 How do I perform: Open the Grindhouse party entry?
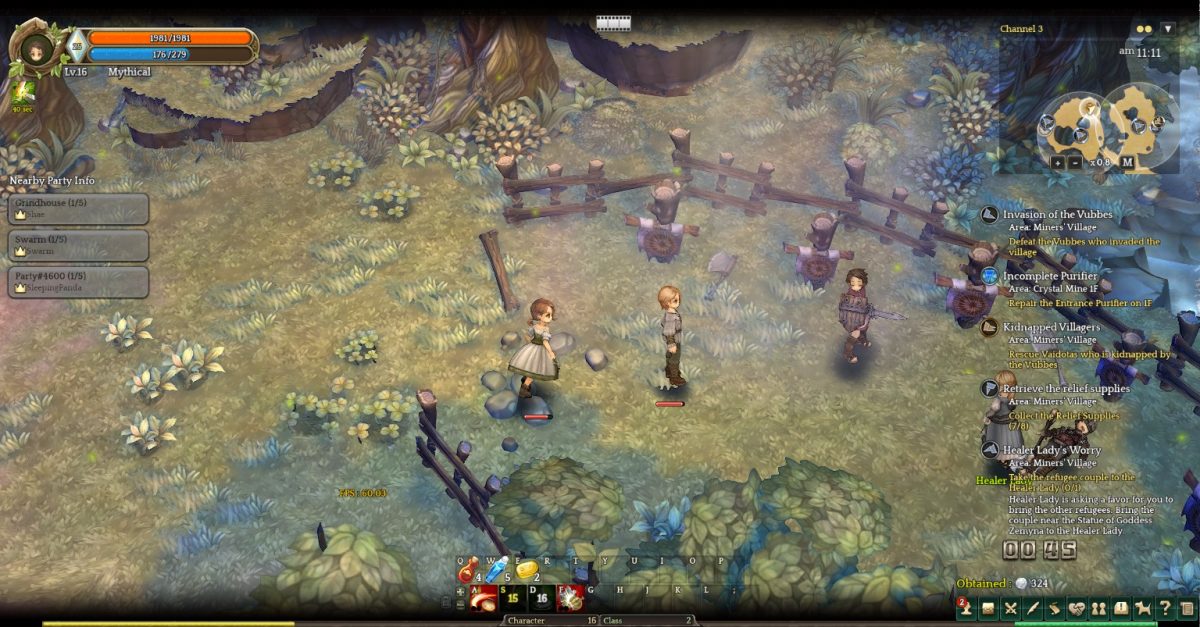[79, 208]
